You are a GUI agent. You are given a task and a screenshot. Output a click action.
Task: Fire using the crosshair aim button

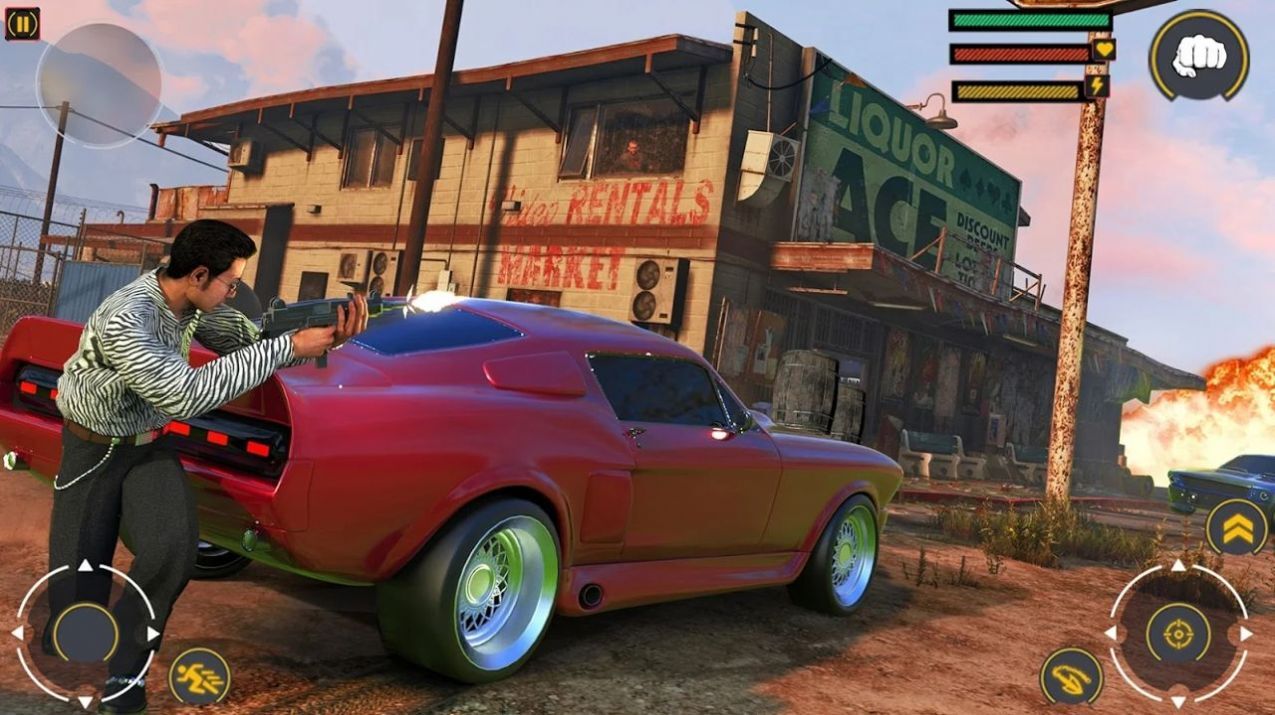tap(1178, 632)
